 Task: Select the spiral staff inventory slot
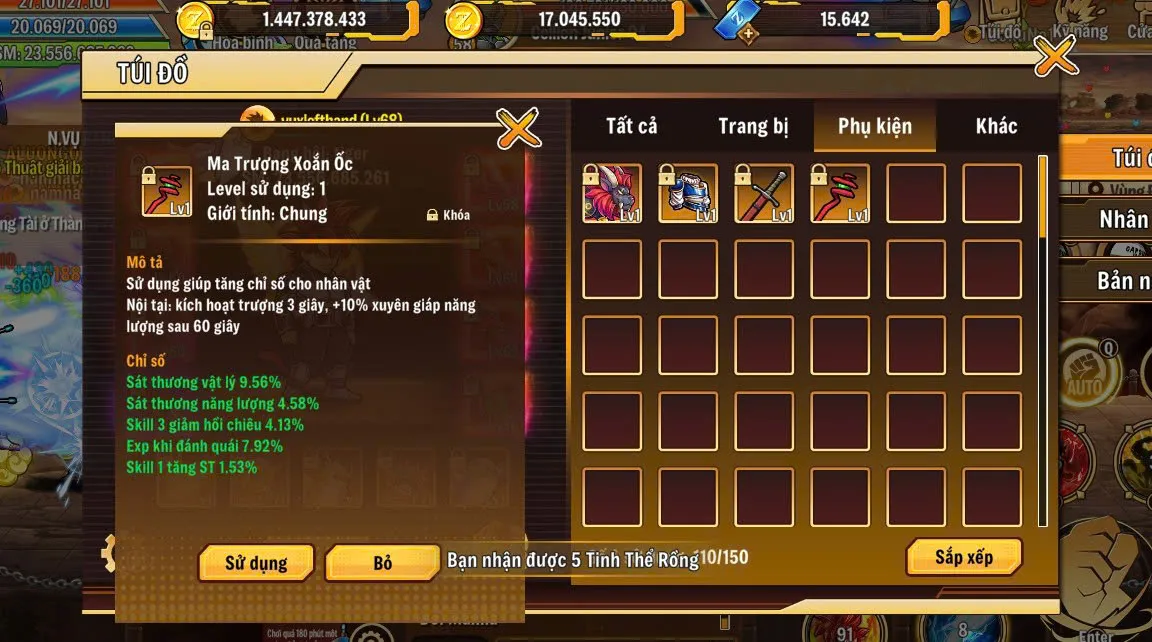point(840,193)
